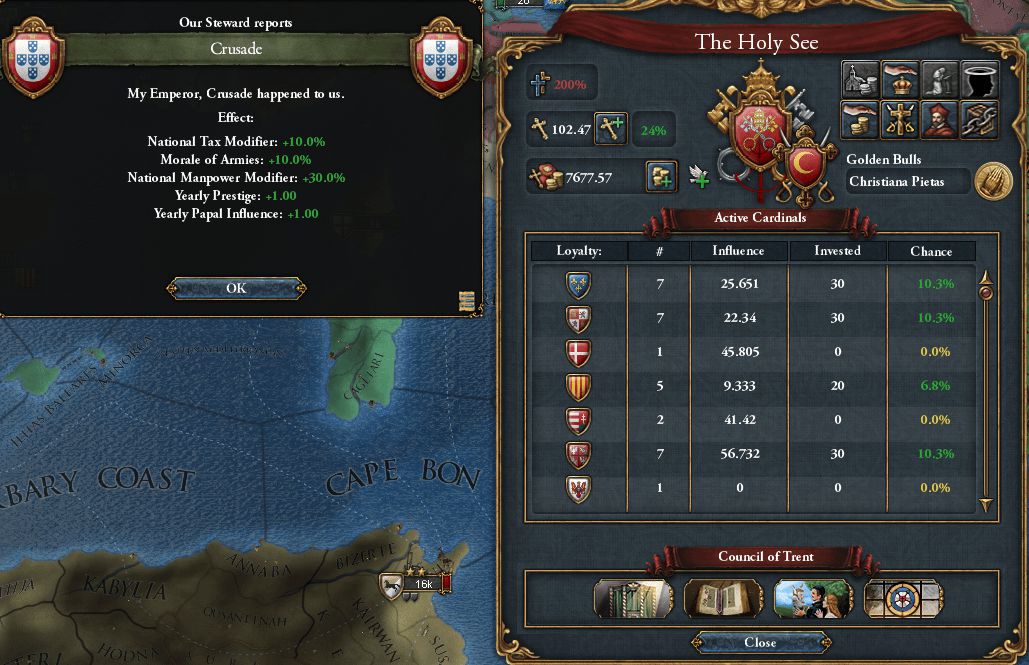
Task: Select the crucifix papal action icon
Action: [x=901, y=120]
